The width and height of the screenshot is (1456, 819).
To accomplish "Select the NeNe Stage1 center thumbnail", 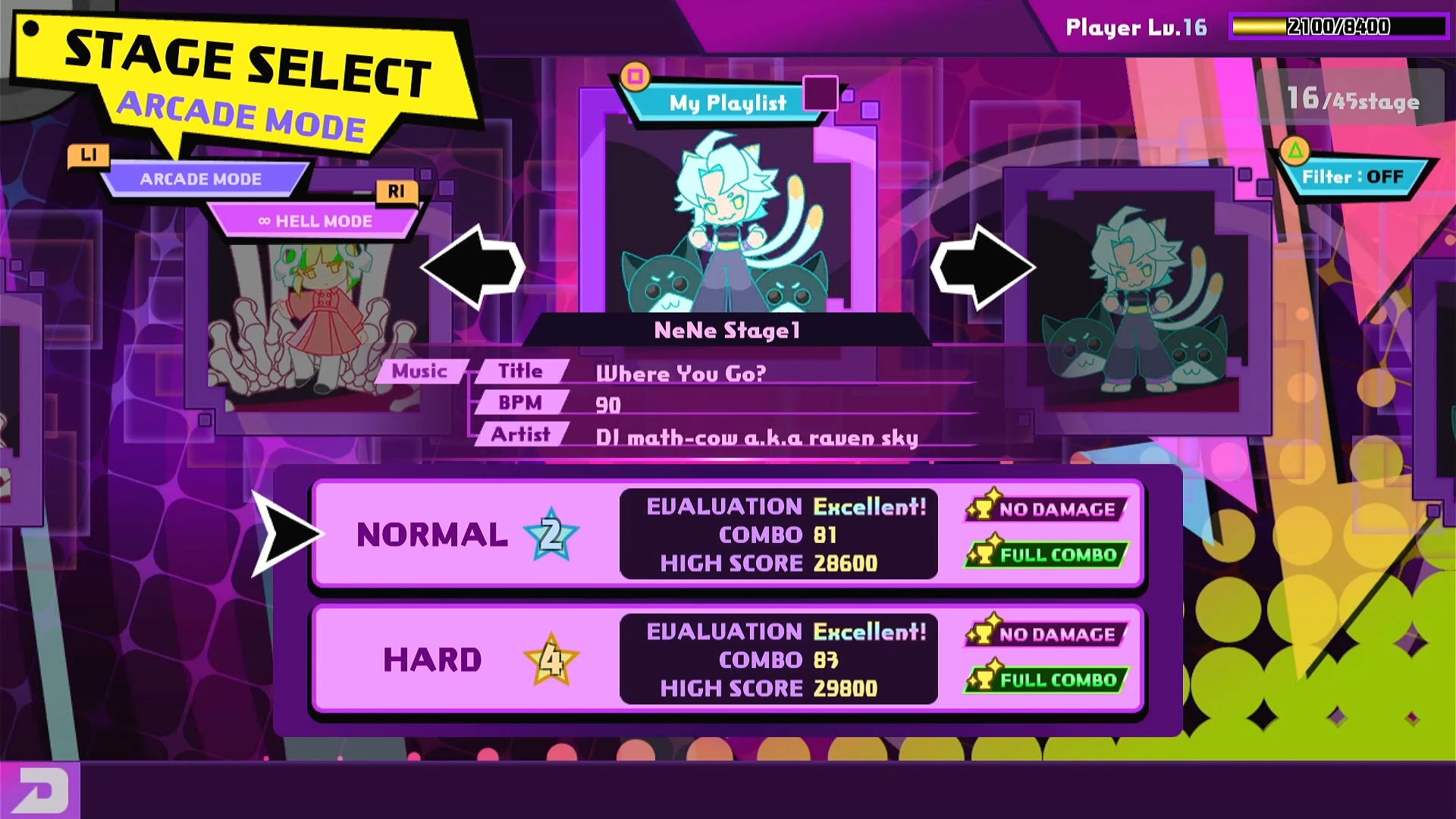I will coord(728,220).
